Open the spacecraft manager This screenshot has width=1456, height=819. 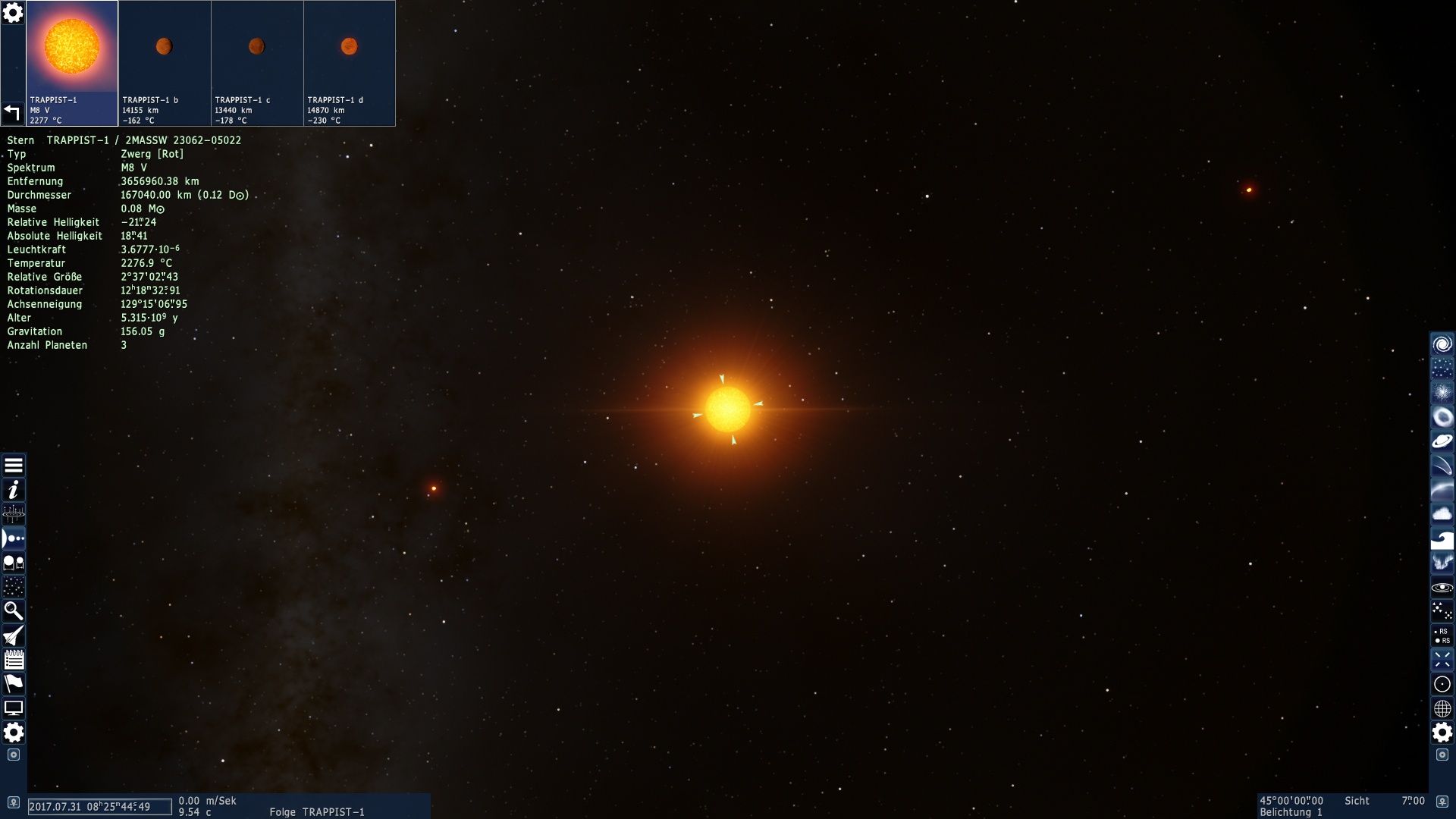click(13, 635)
